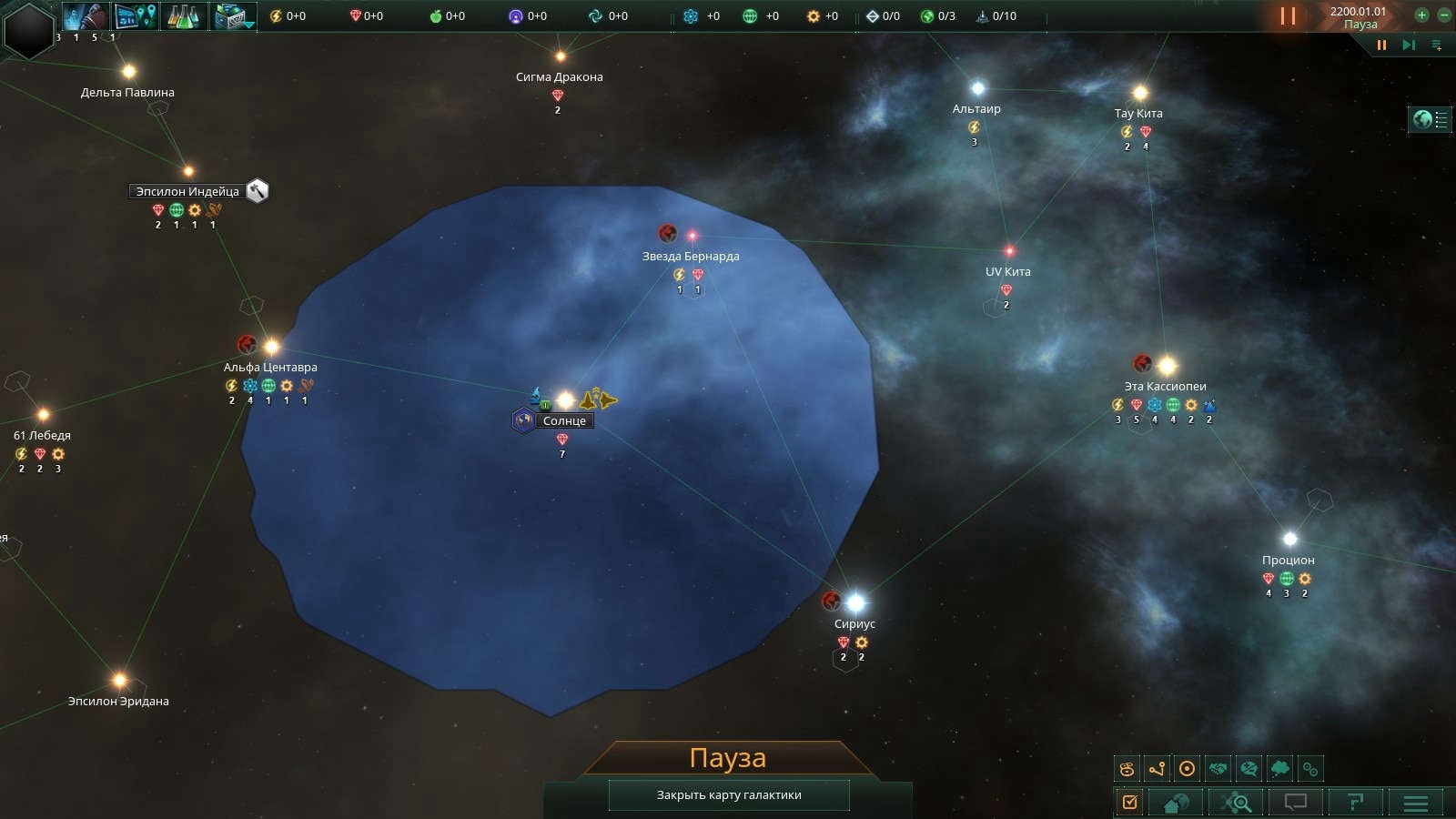The width and height of the screenshot is (1456, 819).
Task: Toggle the intel map mode brain icon
Action: point(1251,767)
